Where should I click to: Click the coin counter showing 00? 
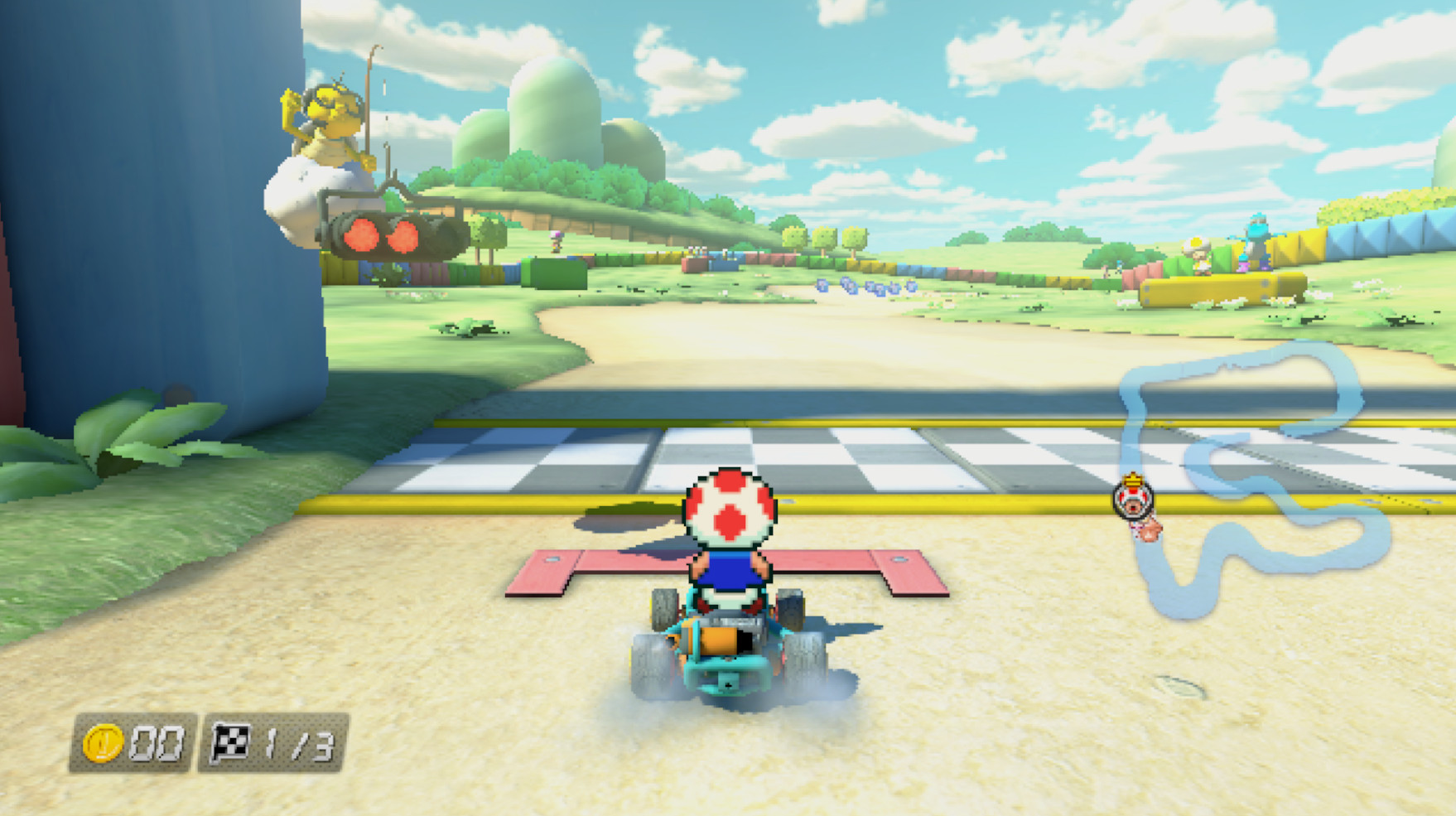click(157, 745)
